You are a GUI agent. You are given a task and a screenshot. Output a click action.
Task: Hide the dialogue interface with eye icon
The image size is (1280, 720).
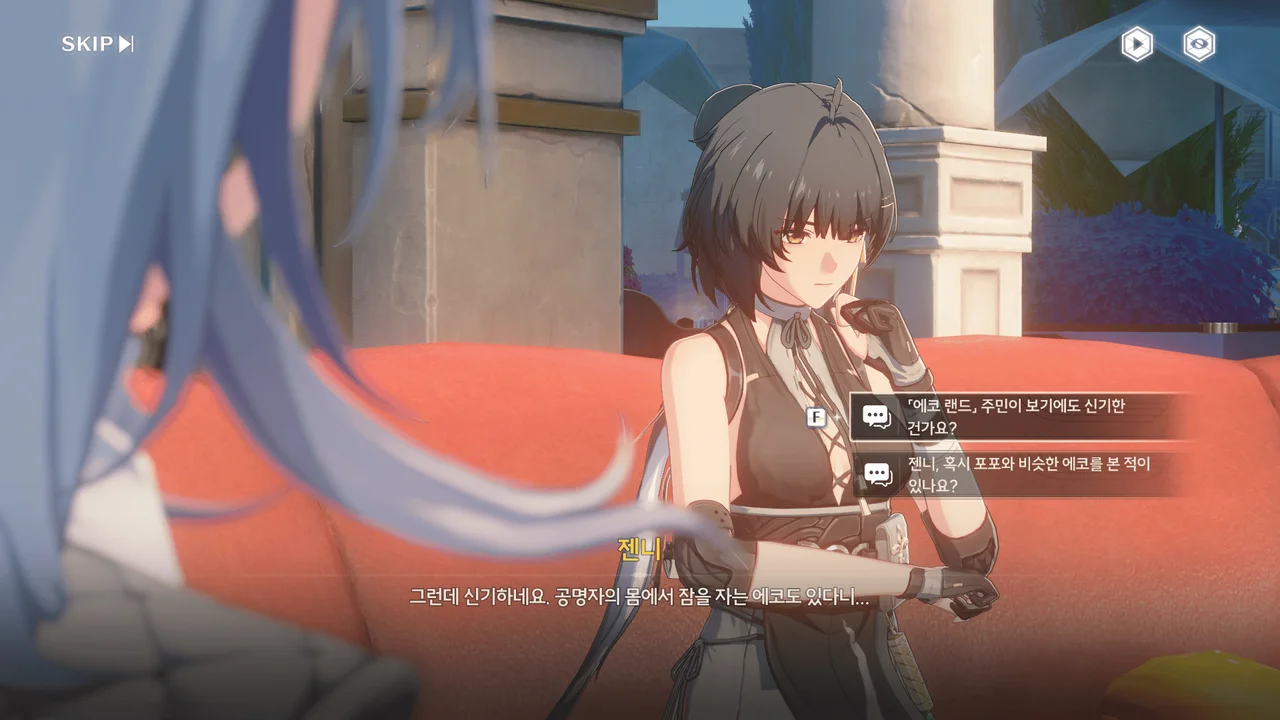[1199, 44]
